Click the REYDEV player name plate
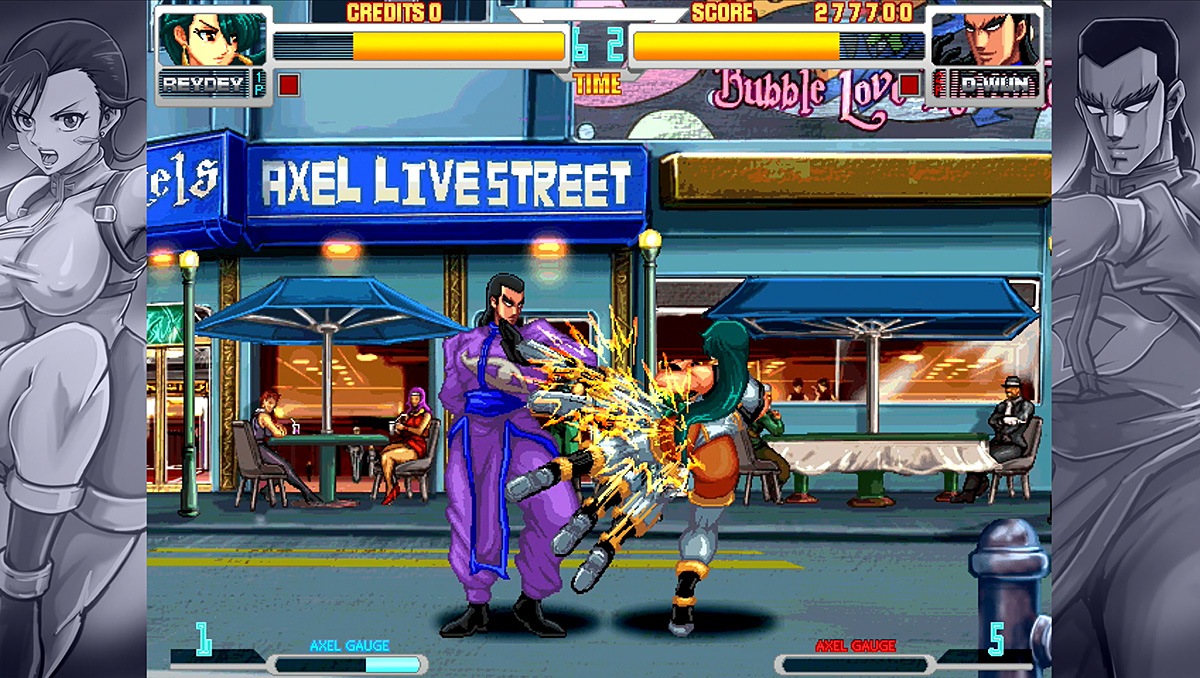Viewport: 1200px width, 678px height. (204, 84)
